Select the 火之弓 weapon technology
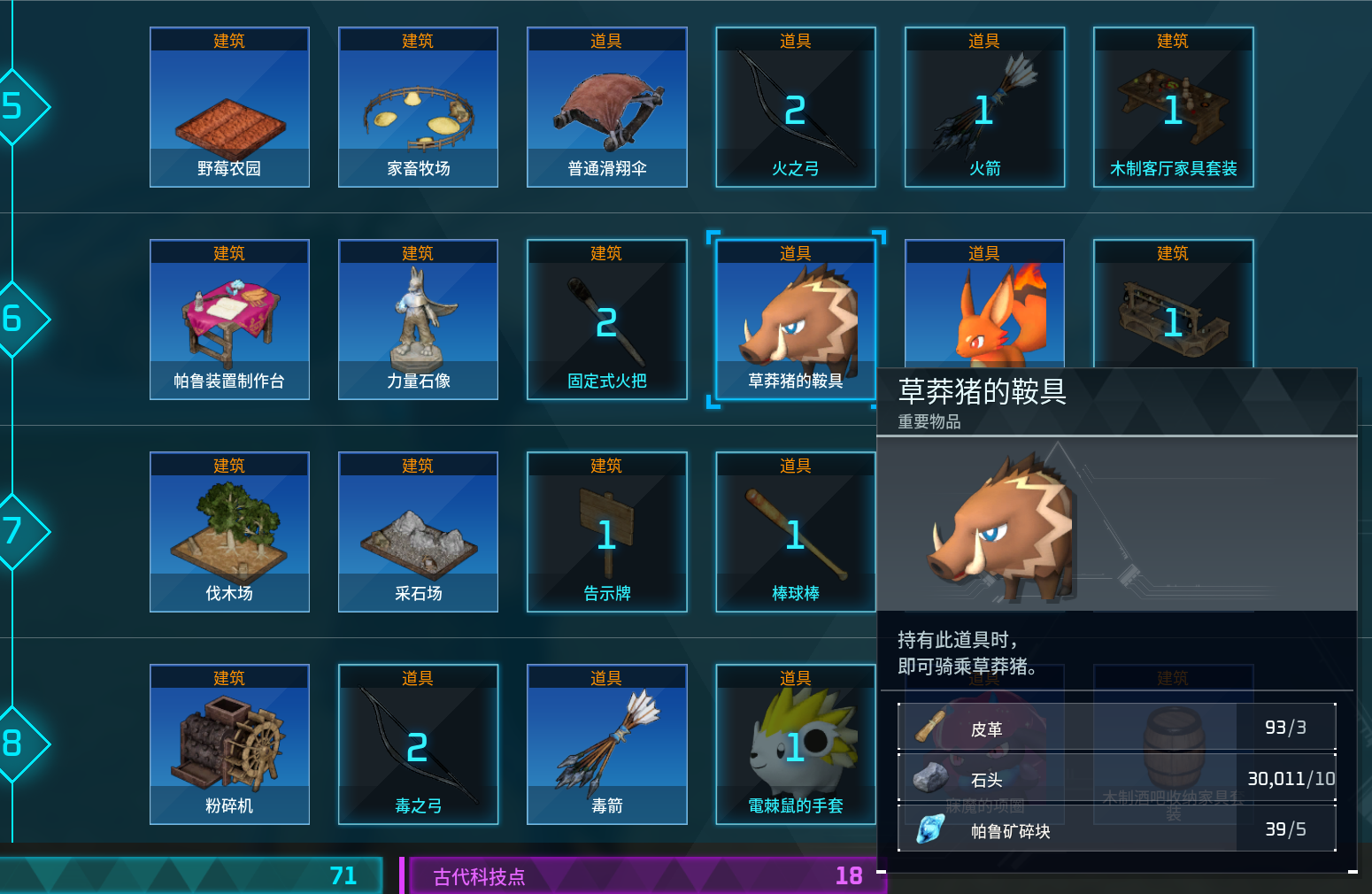1372x894 pixels. [x=795, y=106]
